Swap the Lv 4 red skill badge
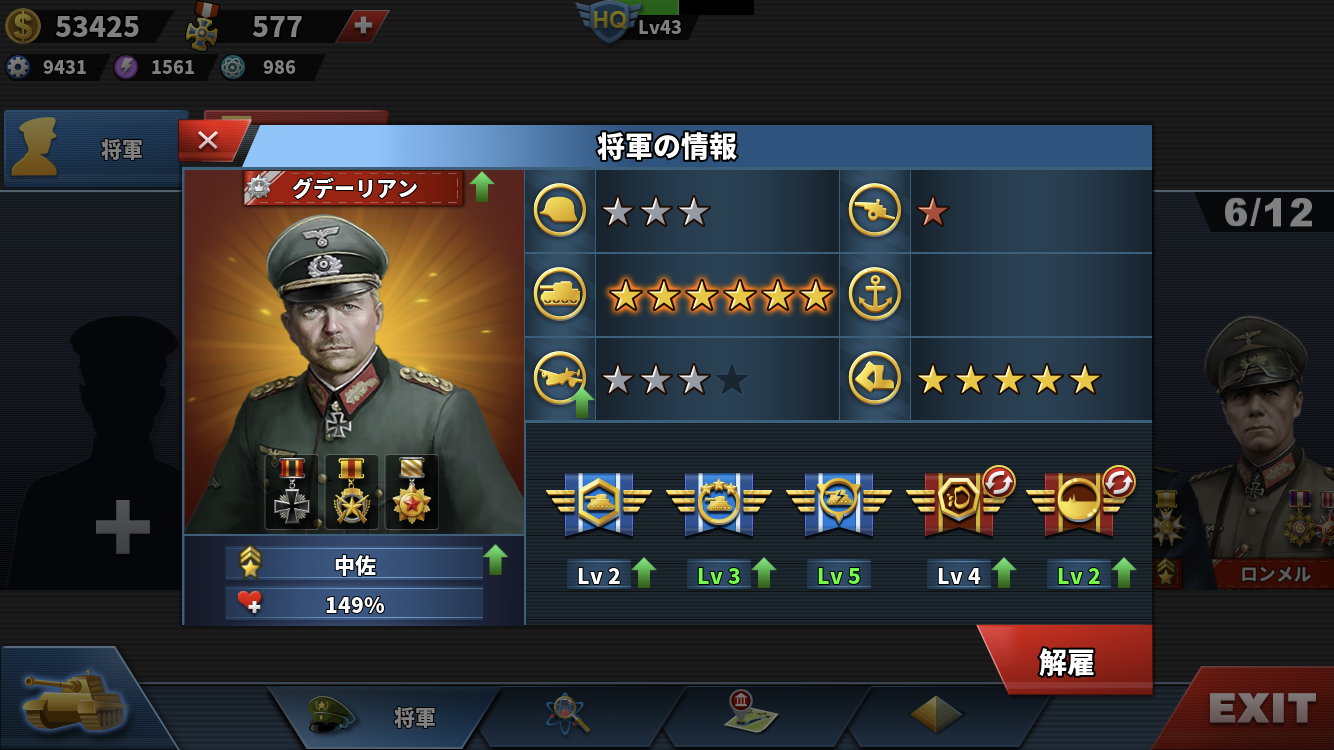Screen dimensions: 1334x750 (998, 482)
